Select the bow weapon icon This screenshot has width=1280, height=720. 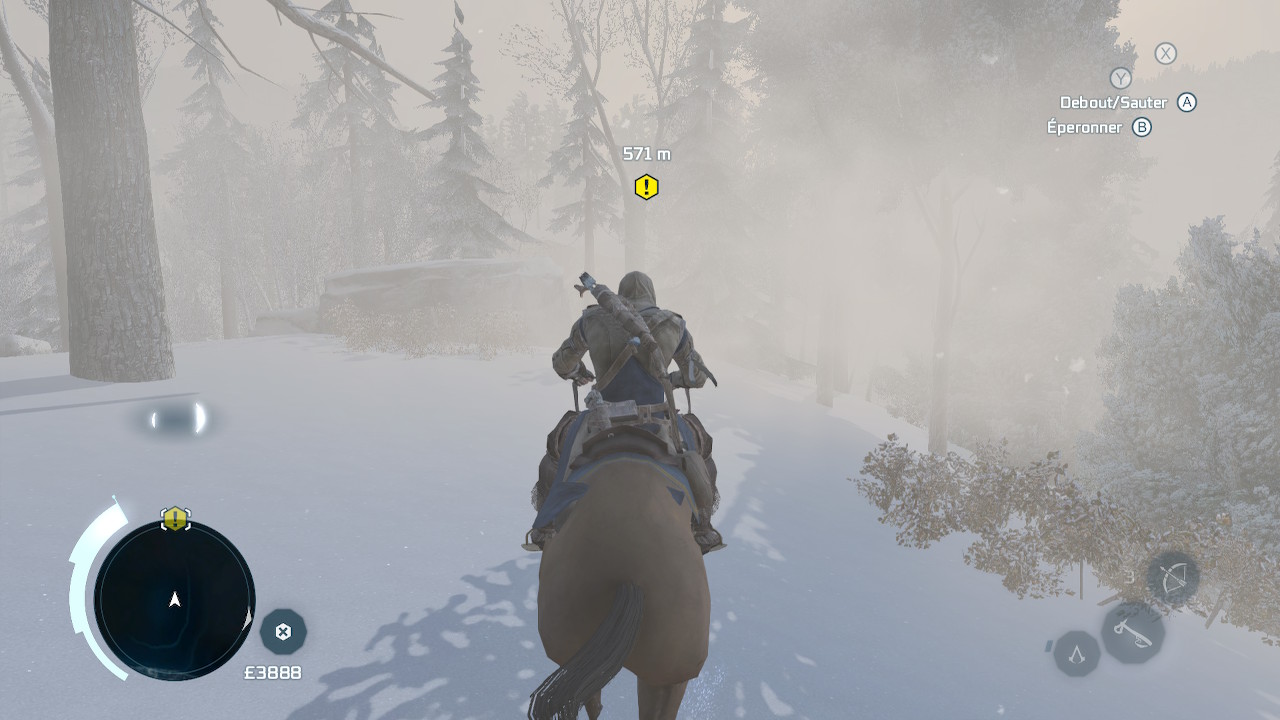[x=1172, y=578]
